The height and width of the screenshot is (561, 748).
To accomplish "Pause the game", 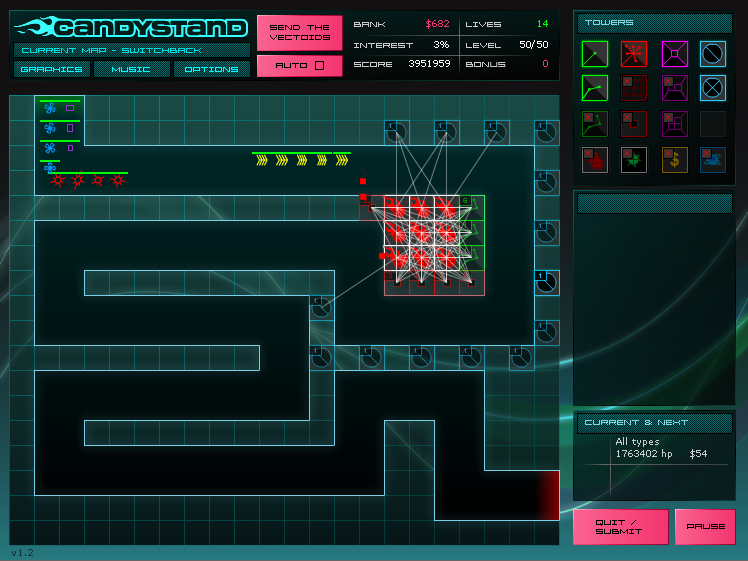I will tap(705, 526).
